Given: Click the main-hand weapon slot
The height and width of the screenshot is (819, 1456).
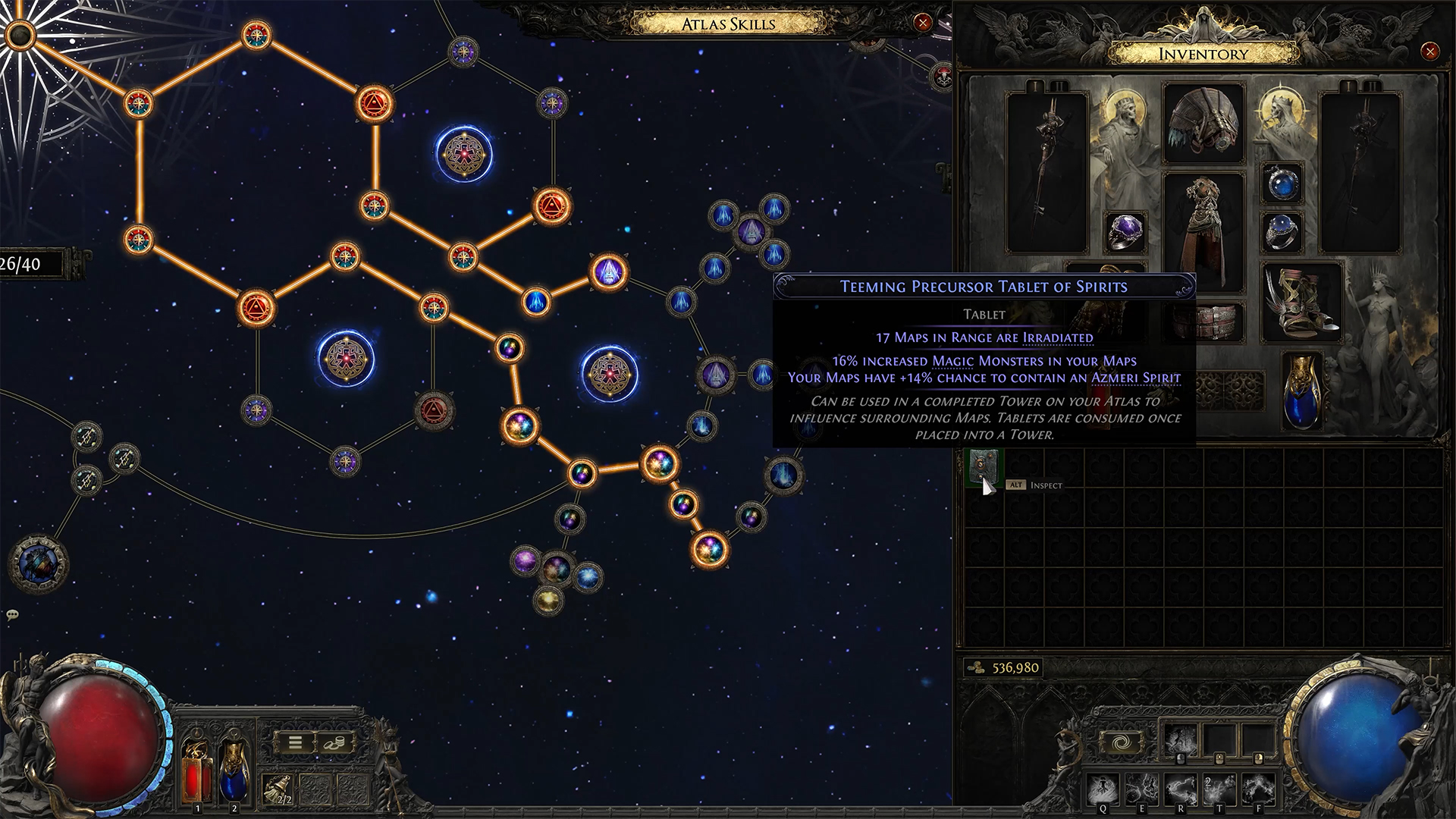Looking at the screenshot, I should click(x=1047, y=173).
